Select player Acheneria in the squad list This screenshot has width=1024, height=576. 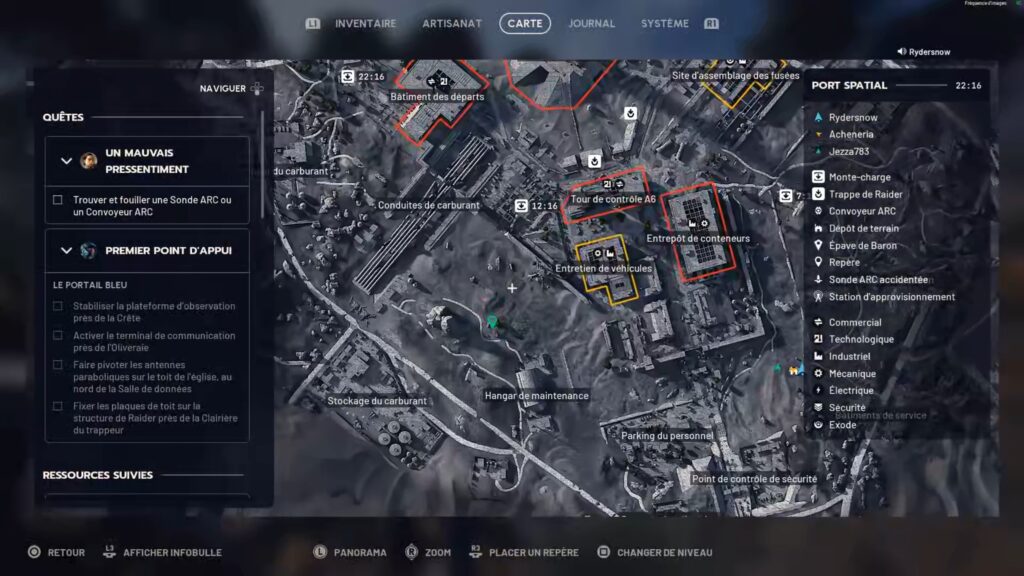(x=850, y=134)
